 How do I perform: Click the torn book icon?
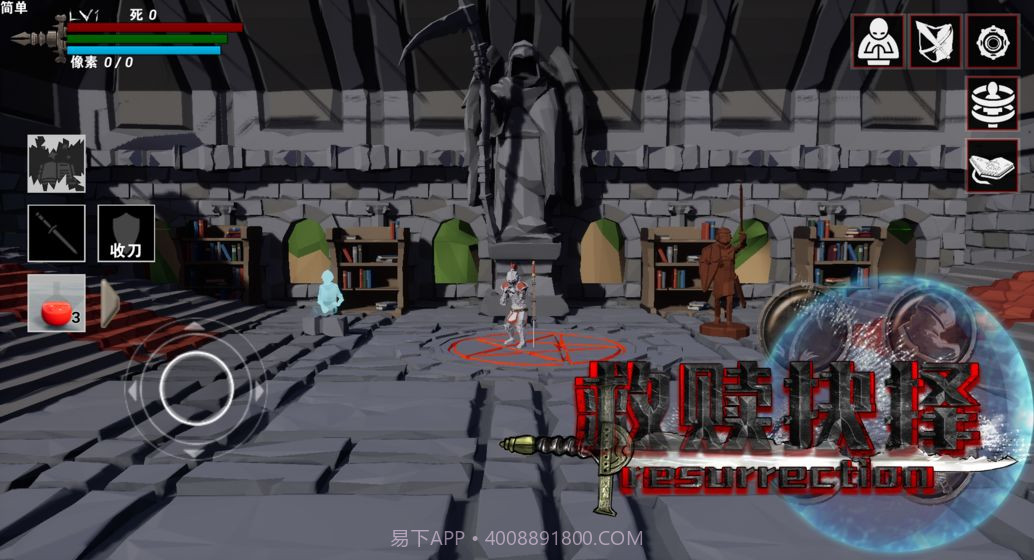coord(56,163)
